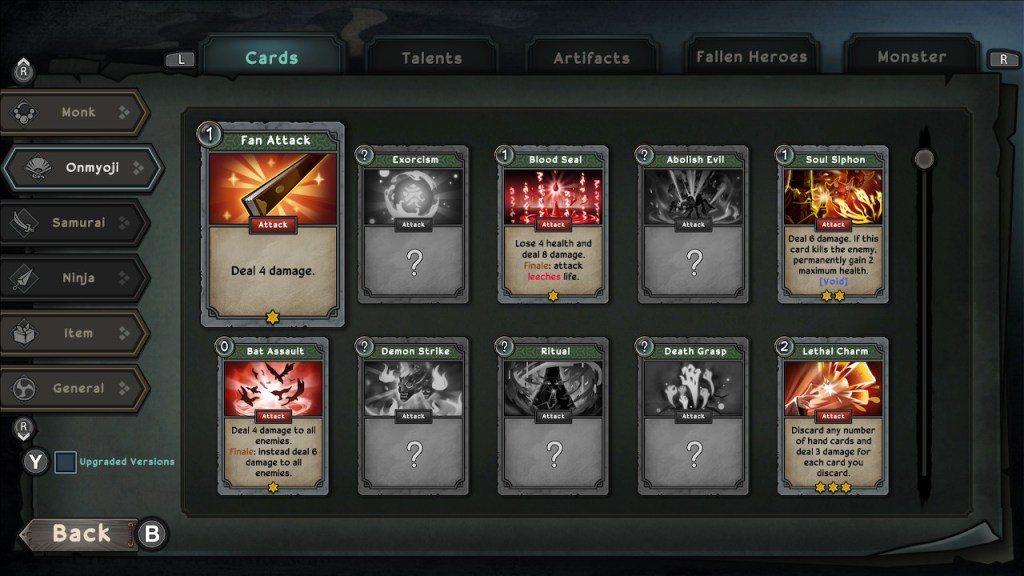
Task: Go back with the Back button
Action: pos(80,534)
